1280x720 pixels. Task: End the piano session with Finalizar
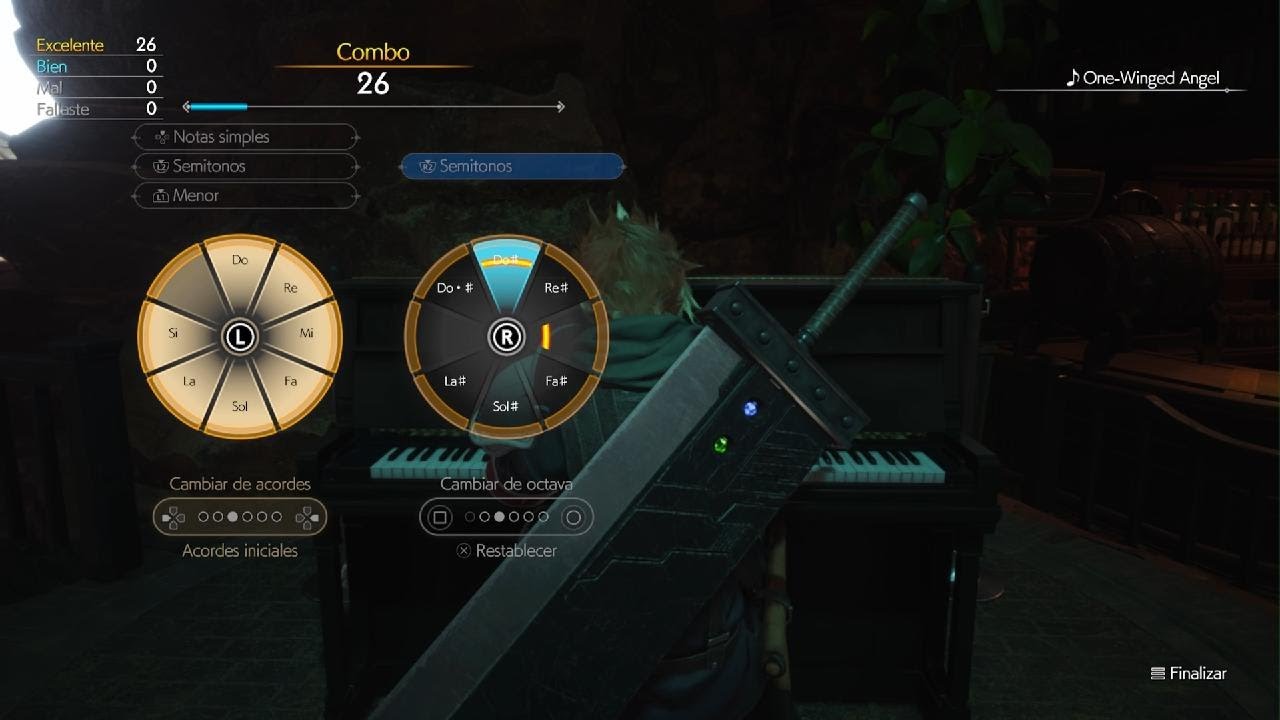[1189, 674]
